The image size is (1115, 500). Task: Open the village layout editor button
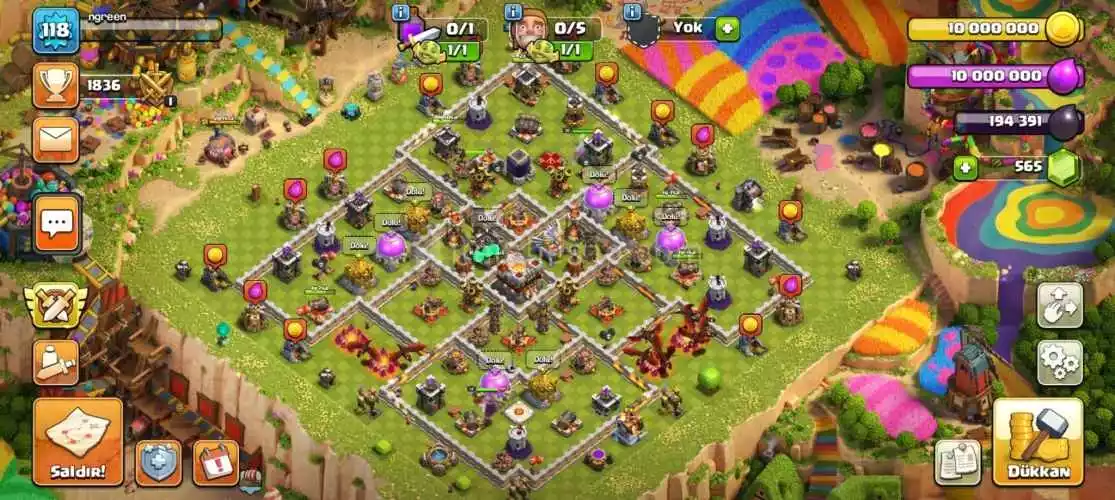[1059, 306]
